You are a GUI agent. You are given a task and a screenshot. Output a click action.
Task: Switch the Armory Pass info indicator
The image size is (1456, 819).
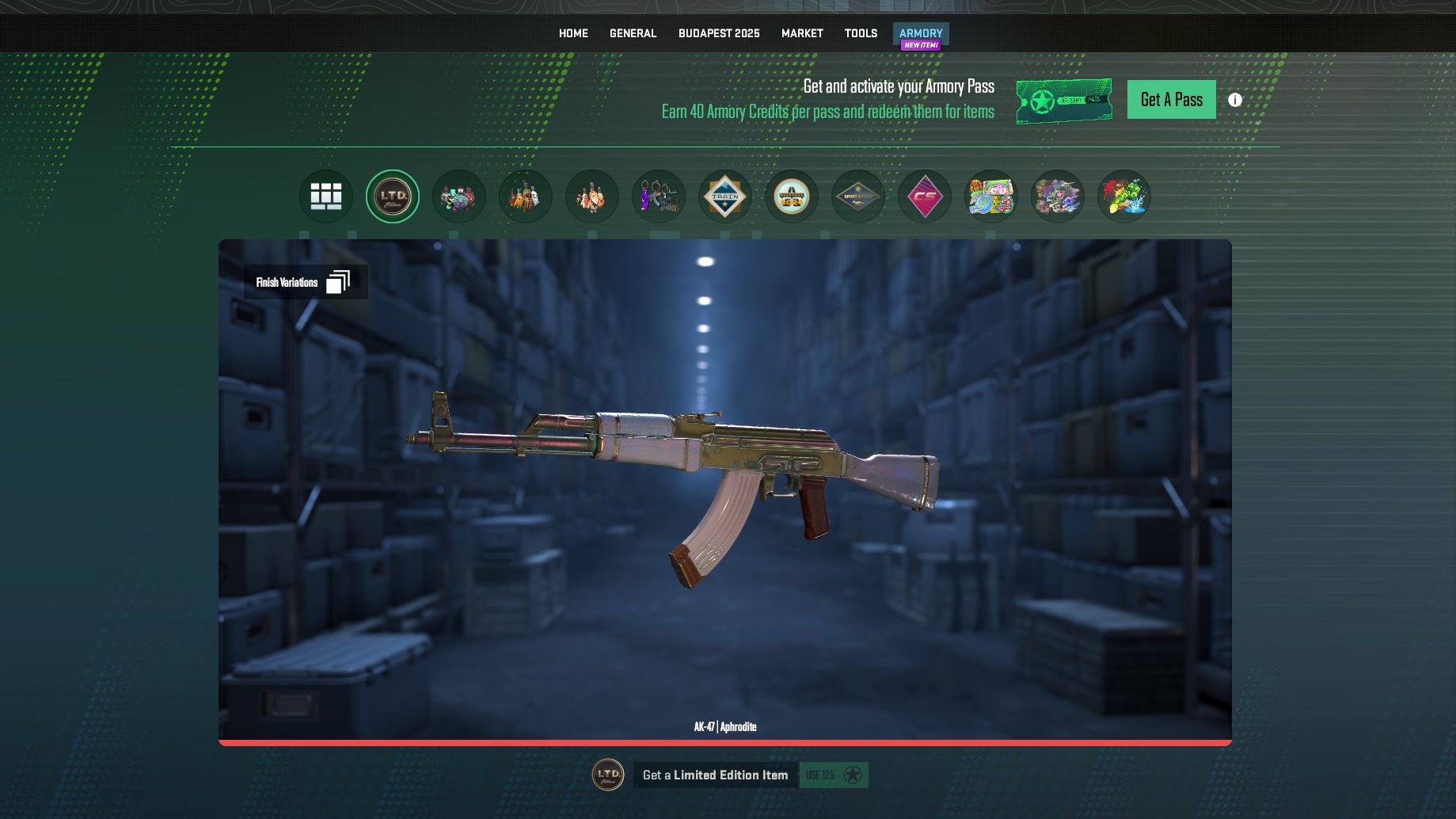tap(1234, 99)
